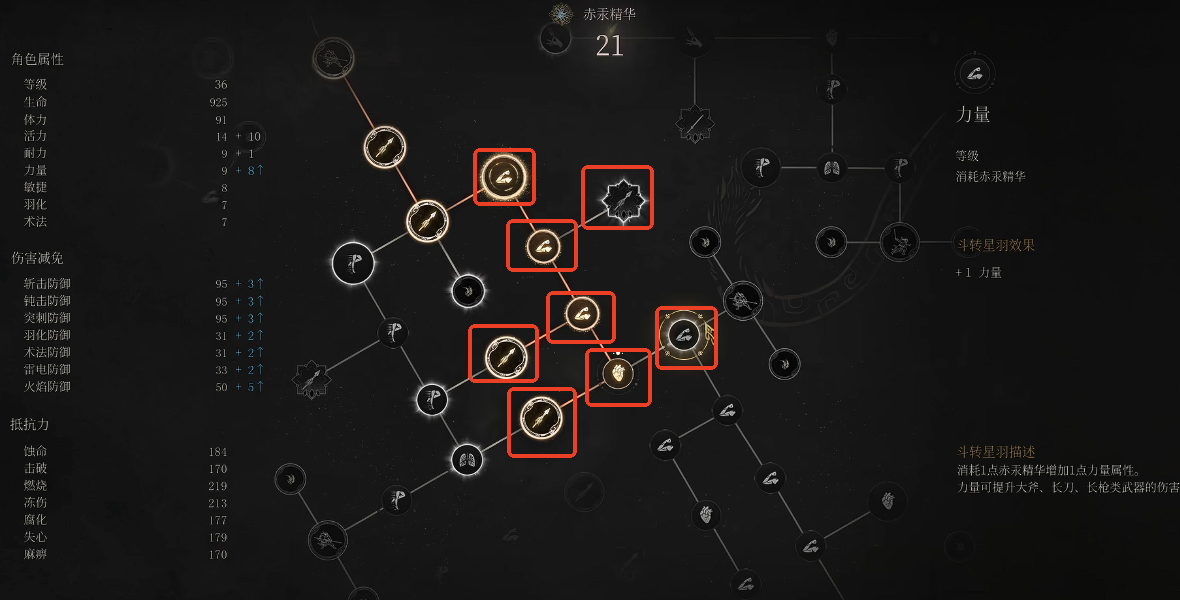Select the dim lungs node between two rune nodes
This screenshot has height=600, width=1180.
[831, 166]
